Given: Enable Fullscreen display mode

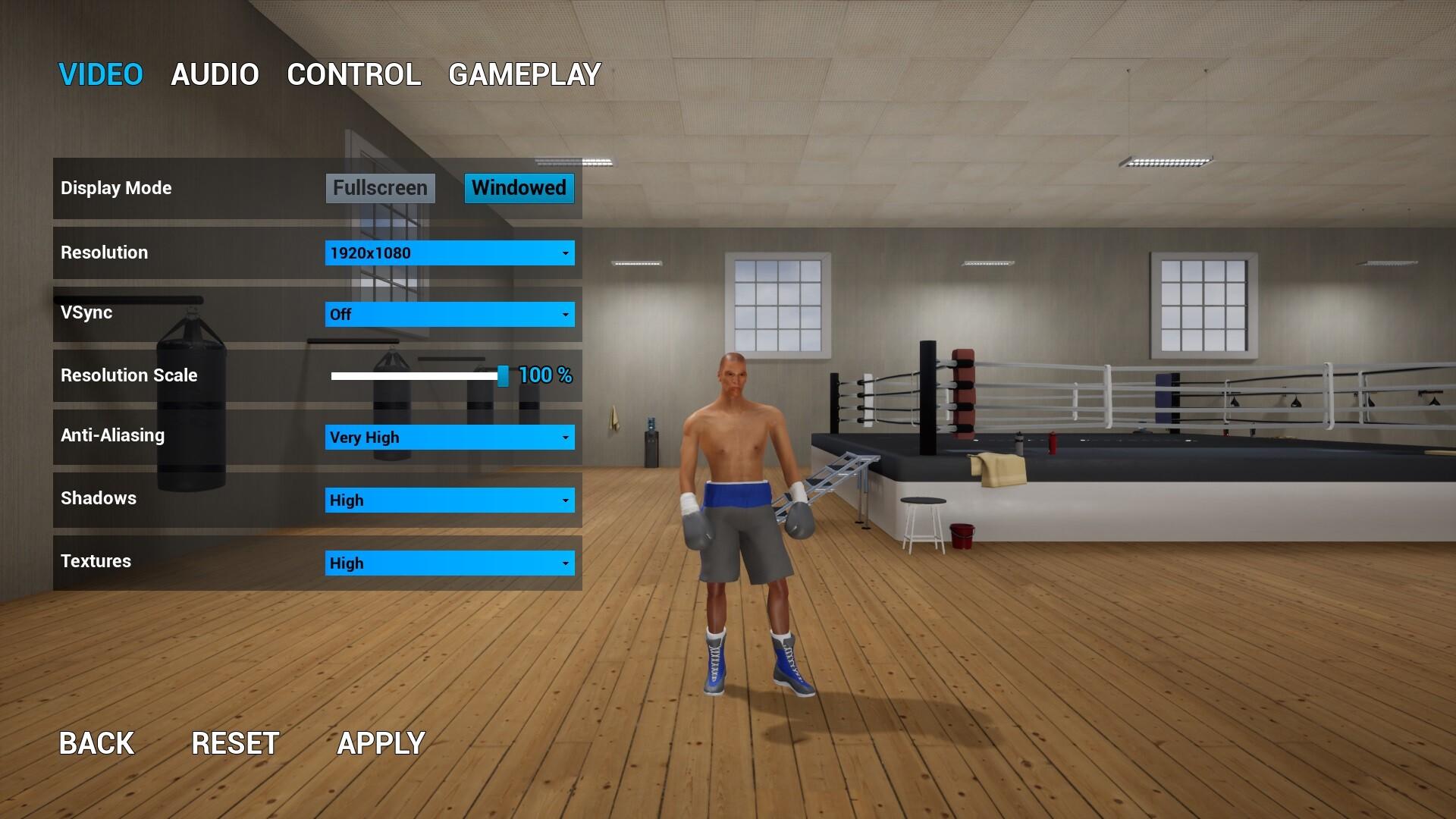Looking at the screenshot, I should coord(379,188).
